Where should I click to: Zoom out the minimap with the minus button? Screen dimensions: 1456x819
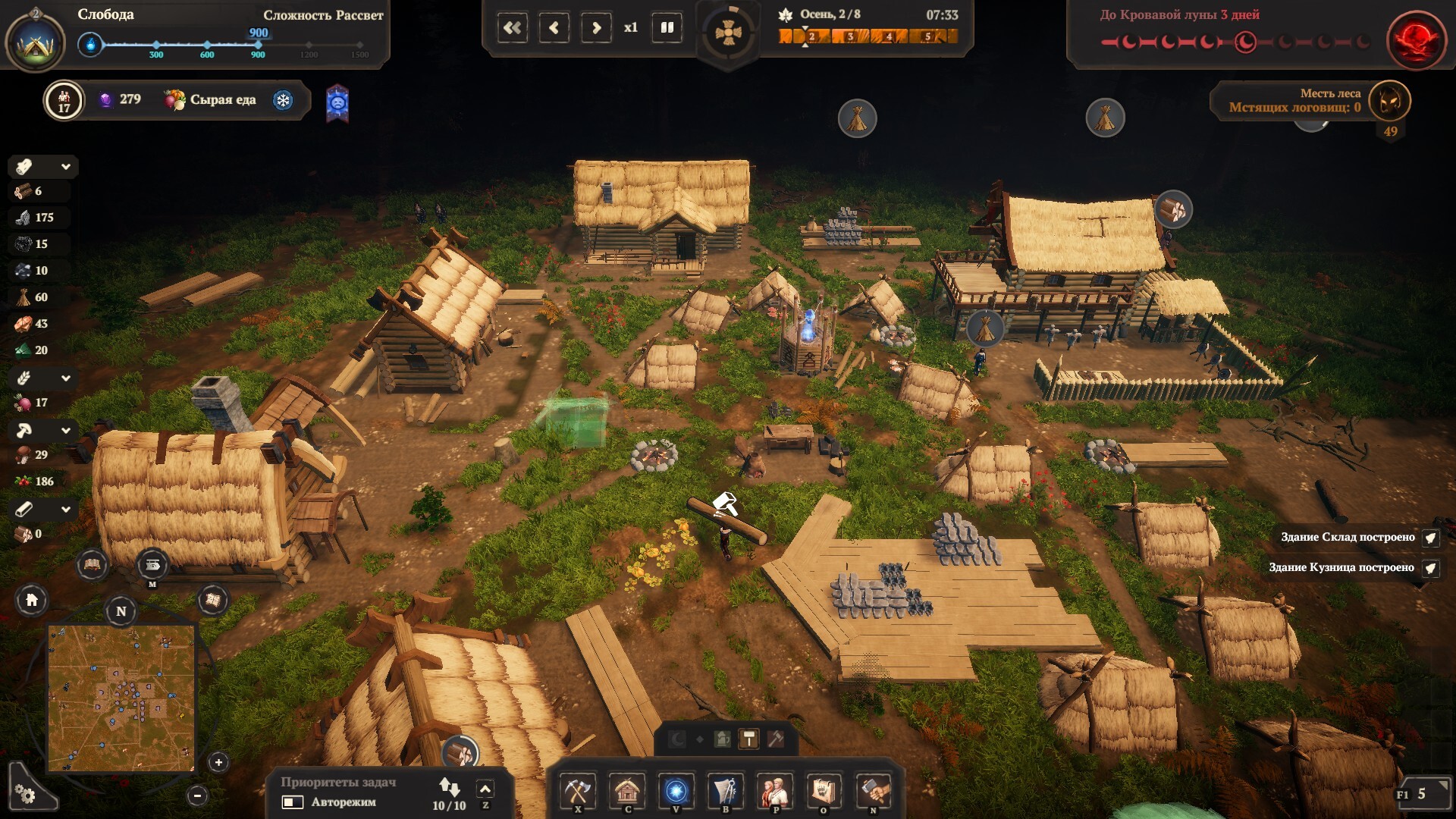coord(197,795)
